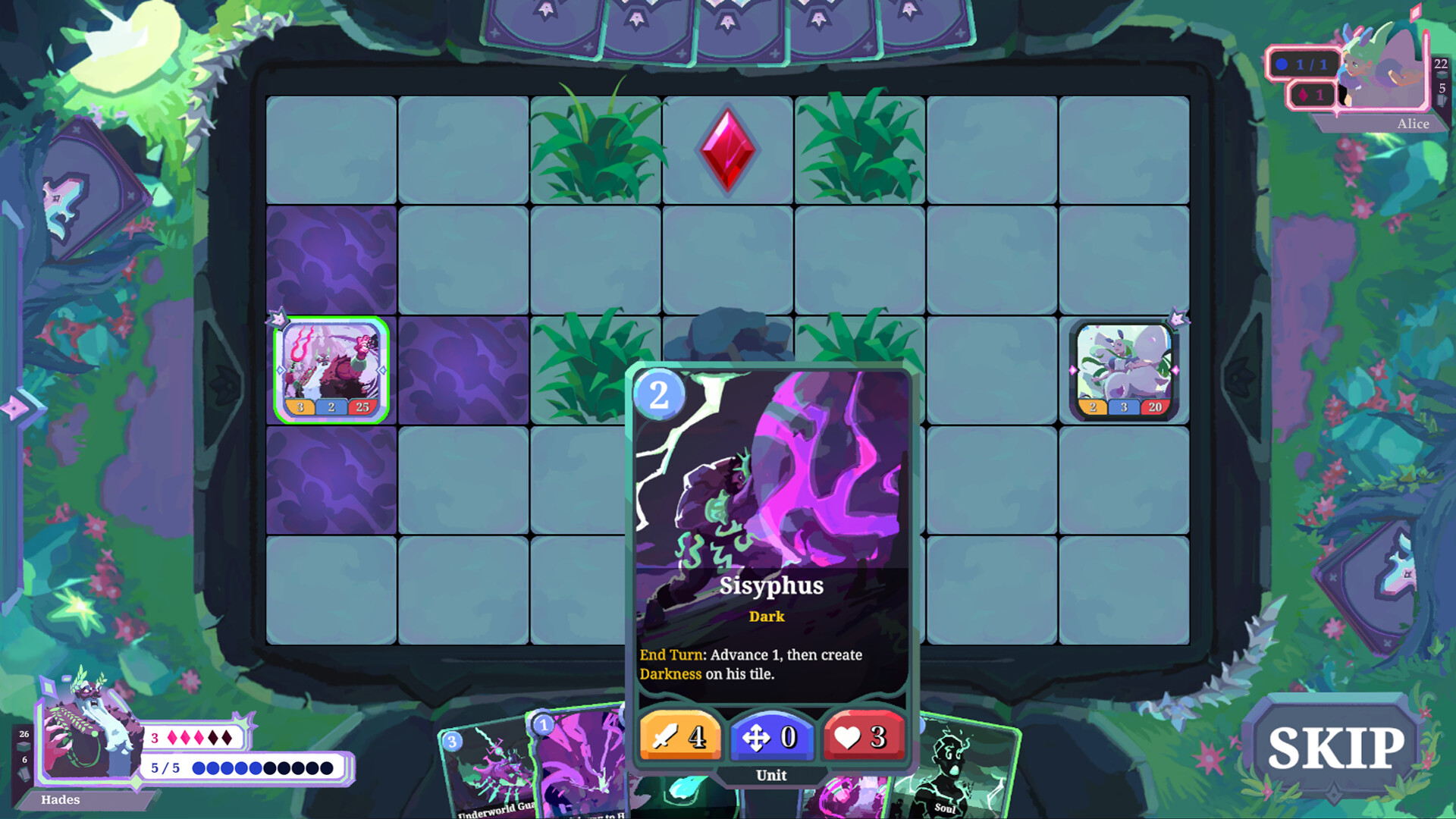Select the red crystal objective on the board
Viewport: 1456px width, 819px height.
726,150
